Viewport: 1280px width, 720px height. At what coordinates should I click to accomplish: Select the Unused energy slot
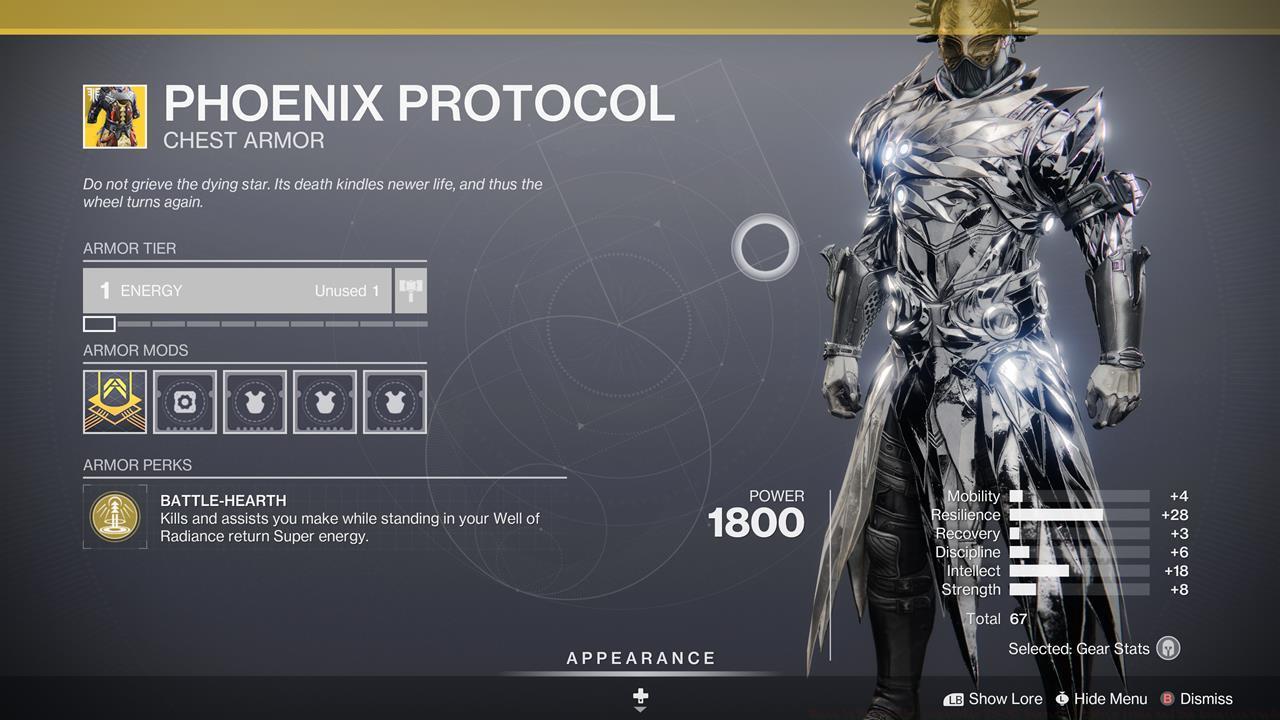[347, 291]
